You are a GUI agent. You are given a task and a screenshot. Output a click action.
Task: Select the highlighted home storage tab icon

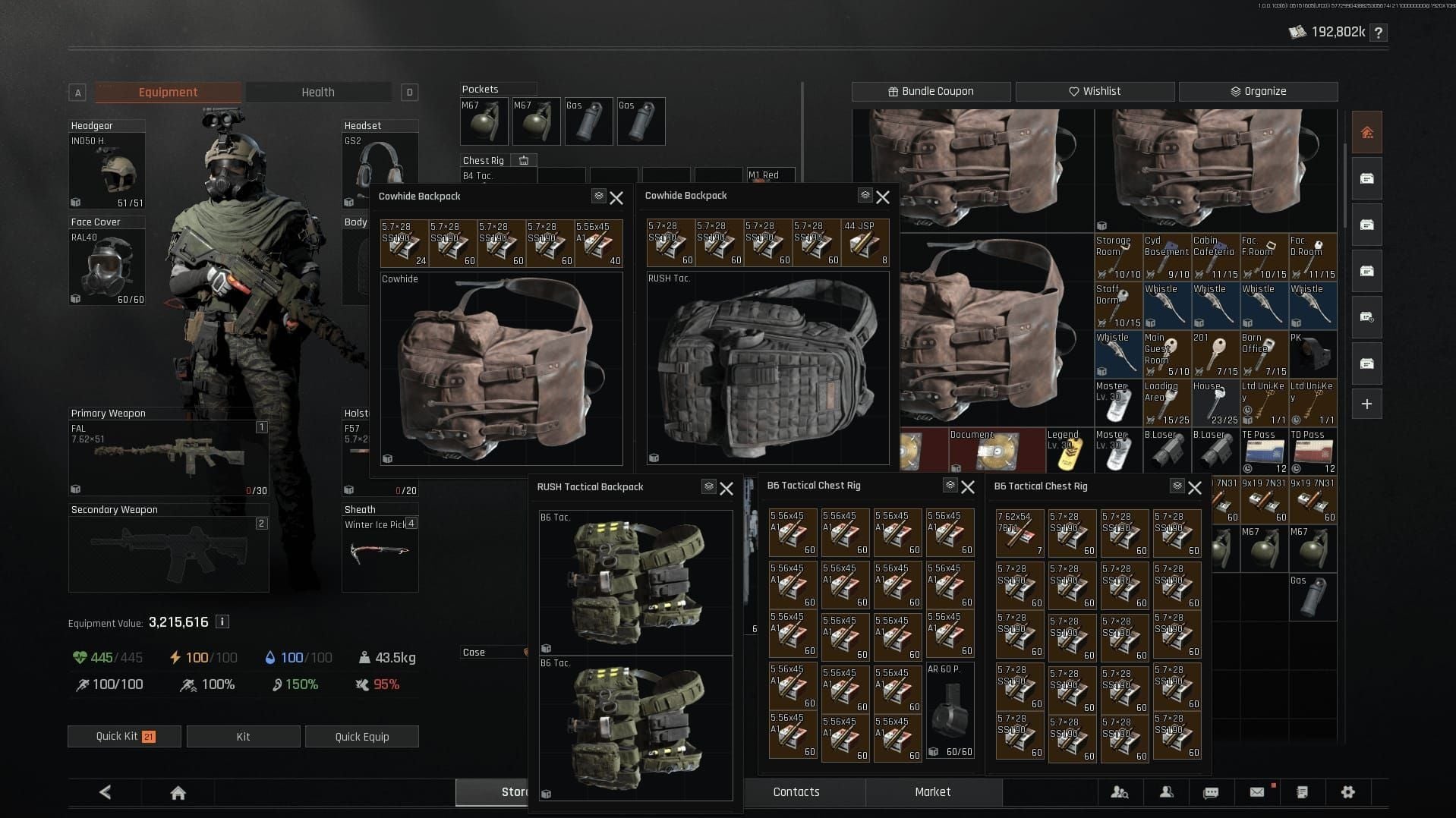(1366, 131)
